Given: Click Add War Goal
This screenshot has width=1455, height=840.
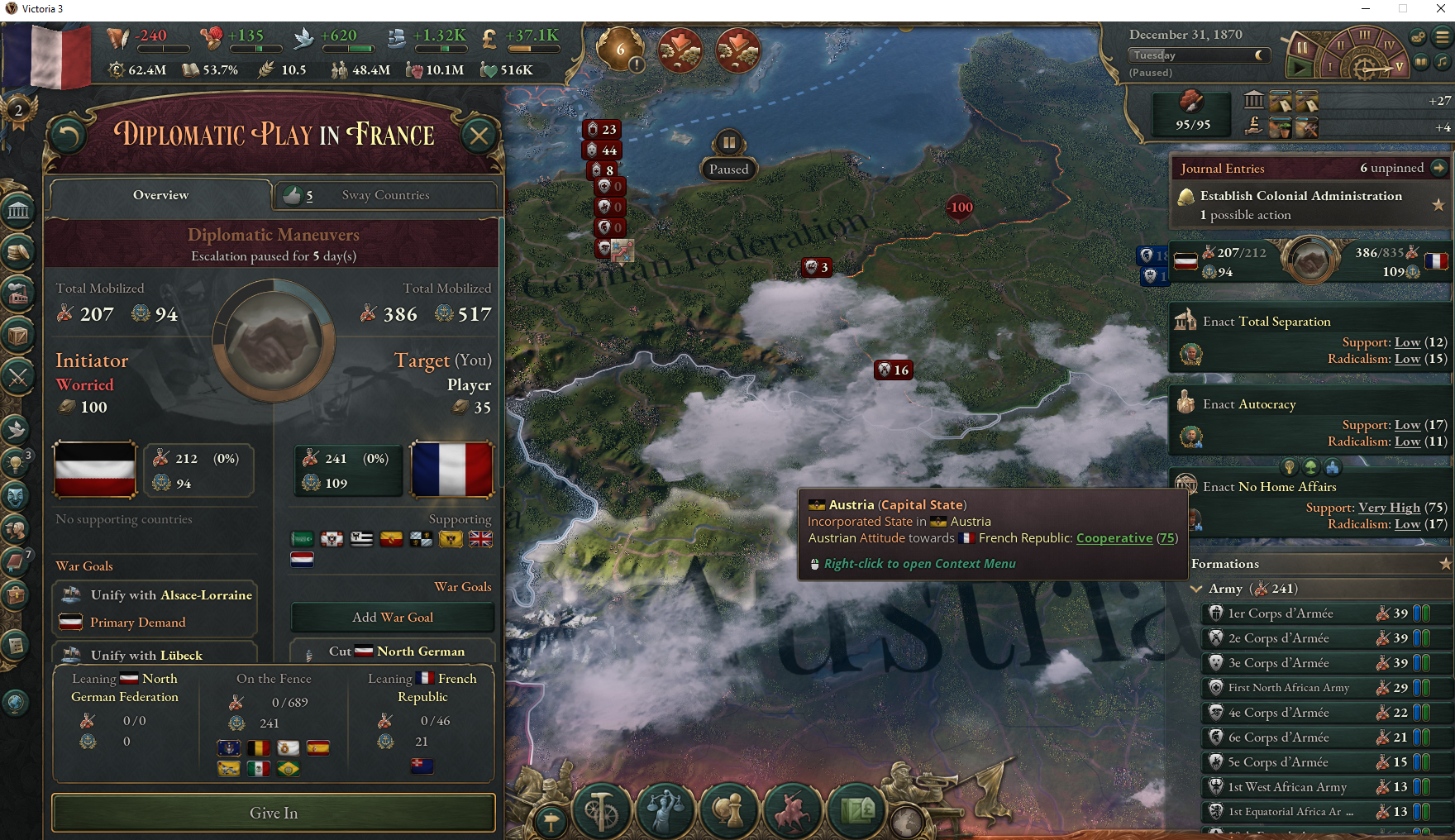Looking at the screenshot, I should click(393, 617).
